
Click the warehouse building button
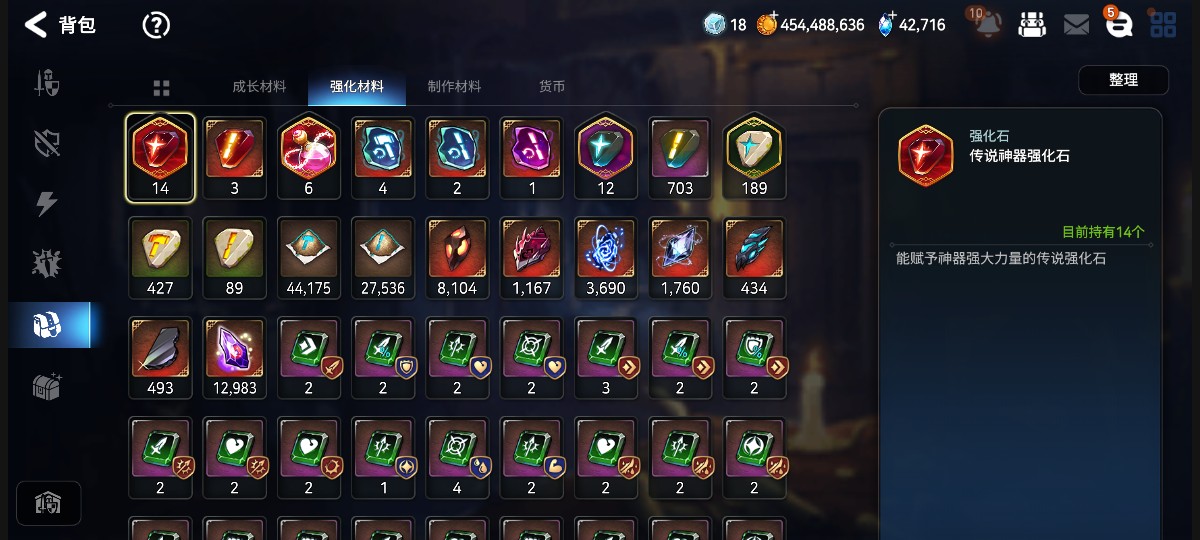click(48, 503)
